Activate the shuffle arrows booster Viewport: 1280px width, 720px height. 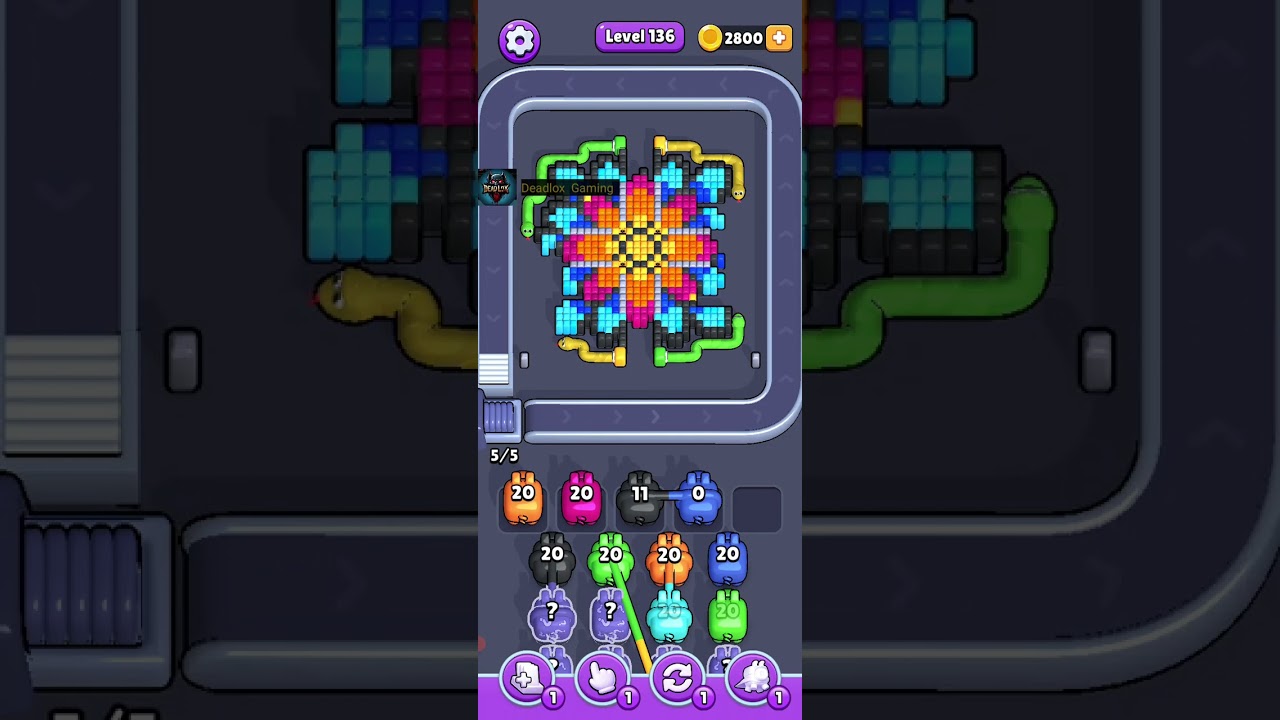pos(677,681)
